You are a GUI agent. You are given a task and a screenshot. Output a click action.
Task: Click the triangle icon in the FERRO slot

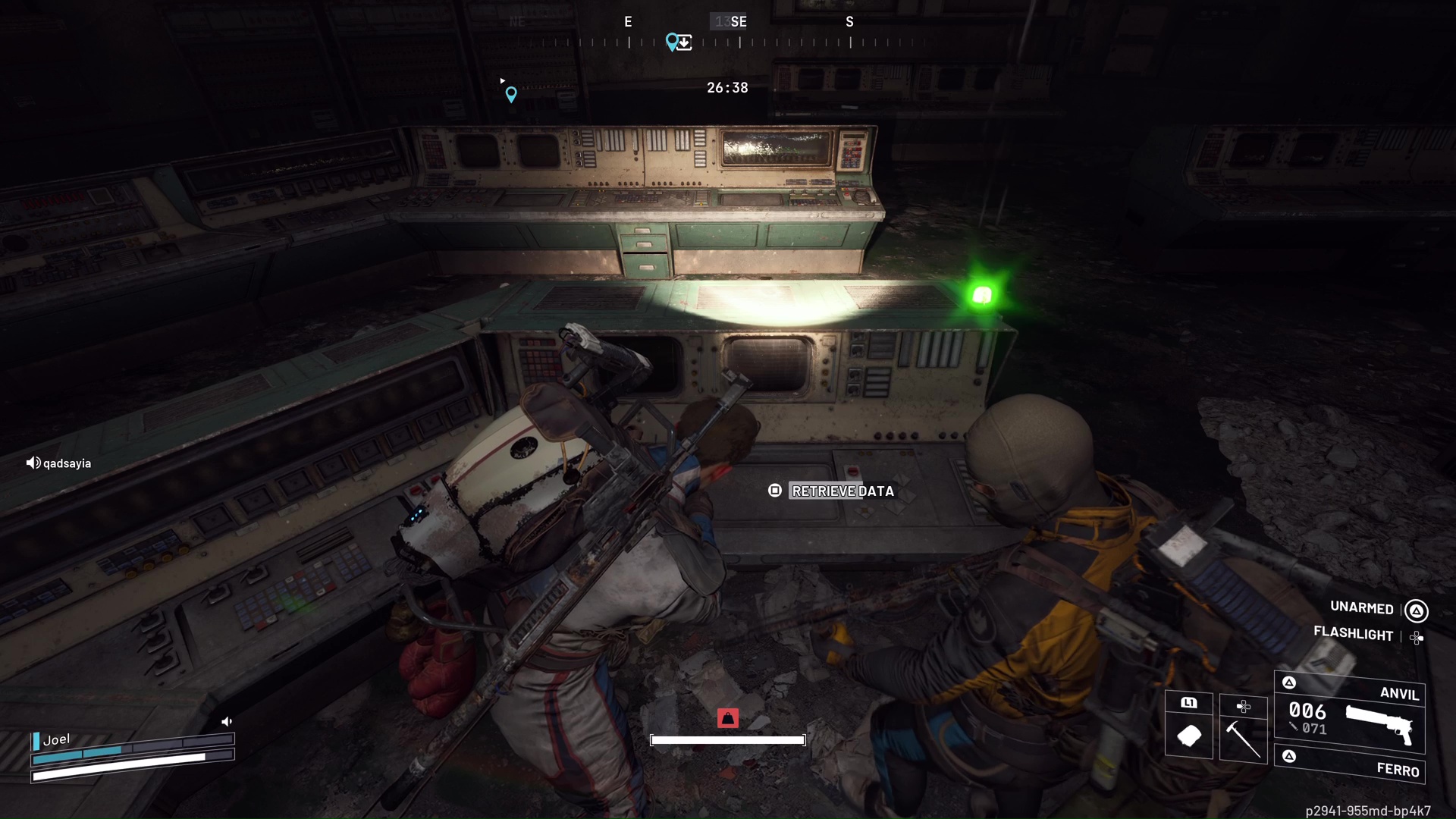[x=1288, y=755]
